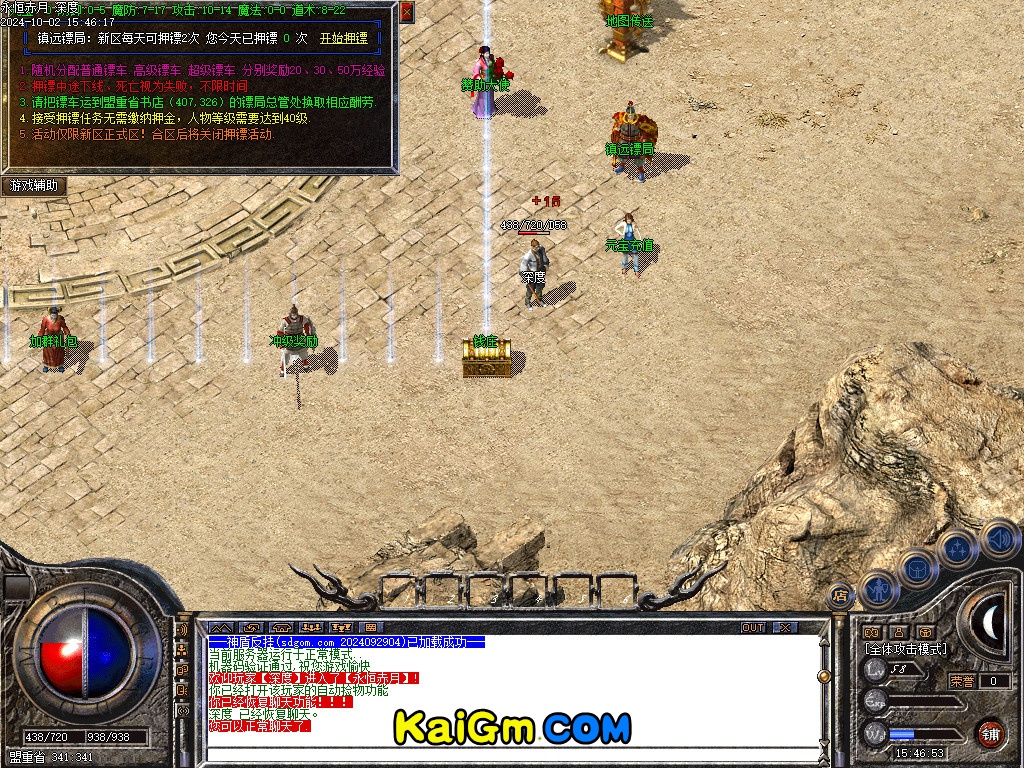
Task: Open the 游戏辅助 game assist menu
Action: pyautogui.click(x=34, y=186)
